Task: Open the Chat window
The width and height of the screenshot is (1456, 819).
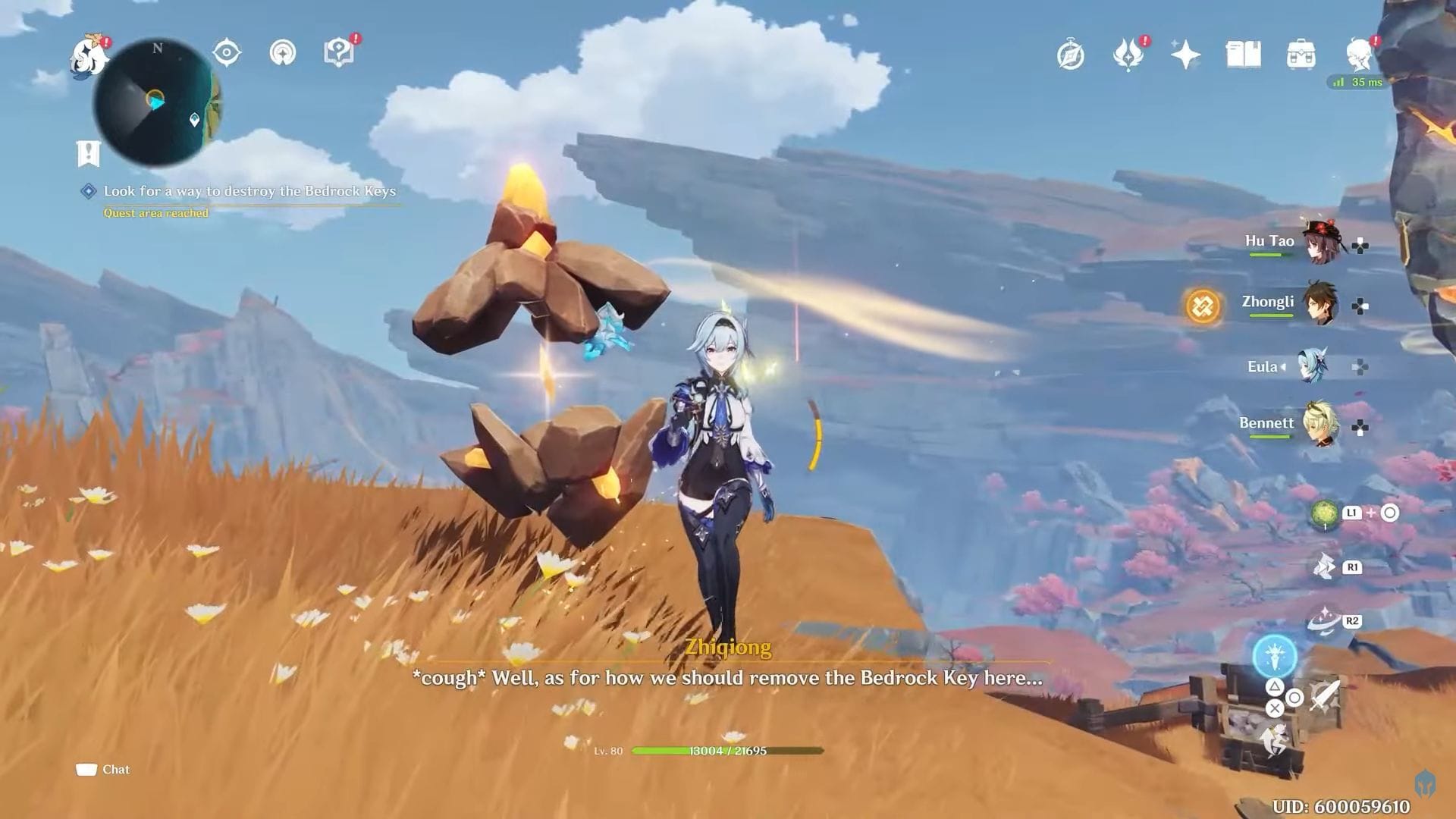Action: click(x=102, y=769)
